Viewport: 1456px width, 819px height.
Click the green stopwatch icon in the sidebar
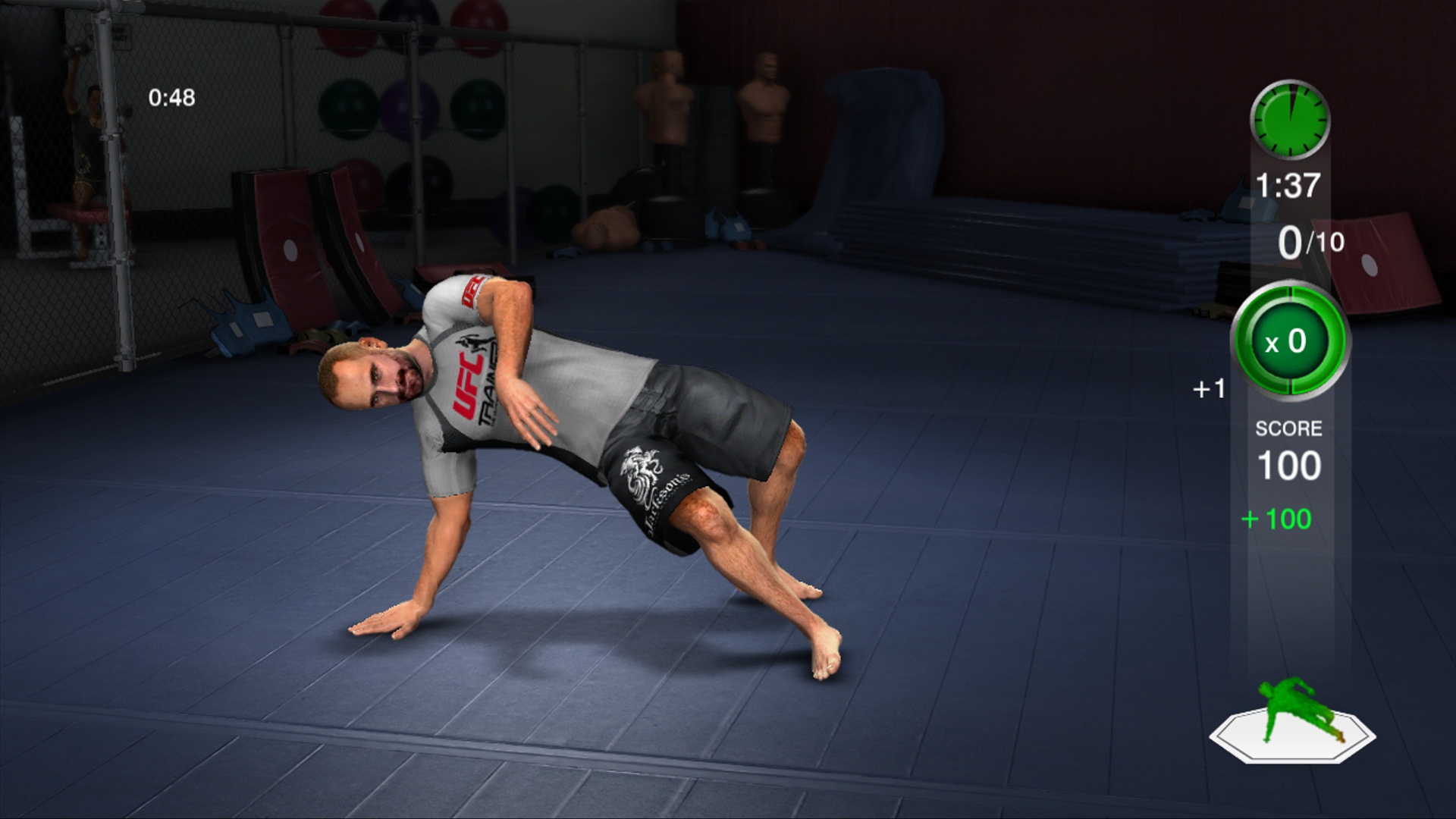tap(1289, 118)
